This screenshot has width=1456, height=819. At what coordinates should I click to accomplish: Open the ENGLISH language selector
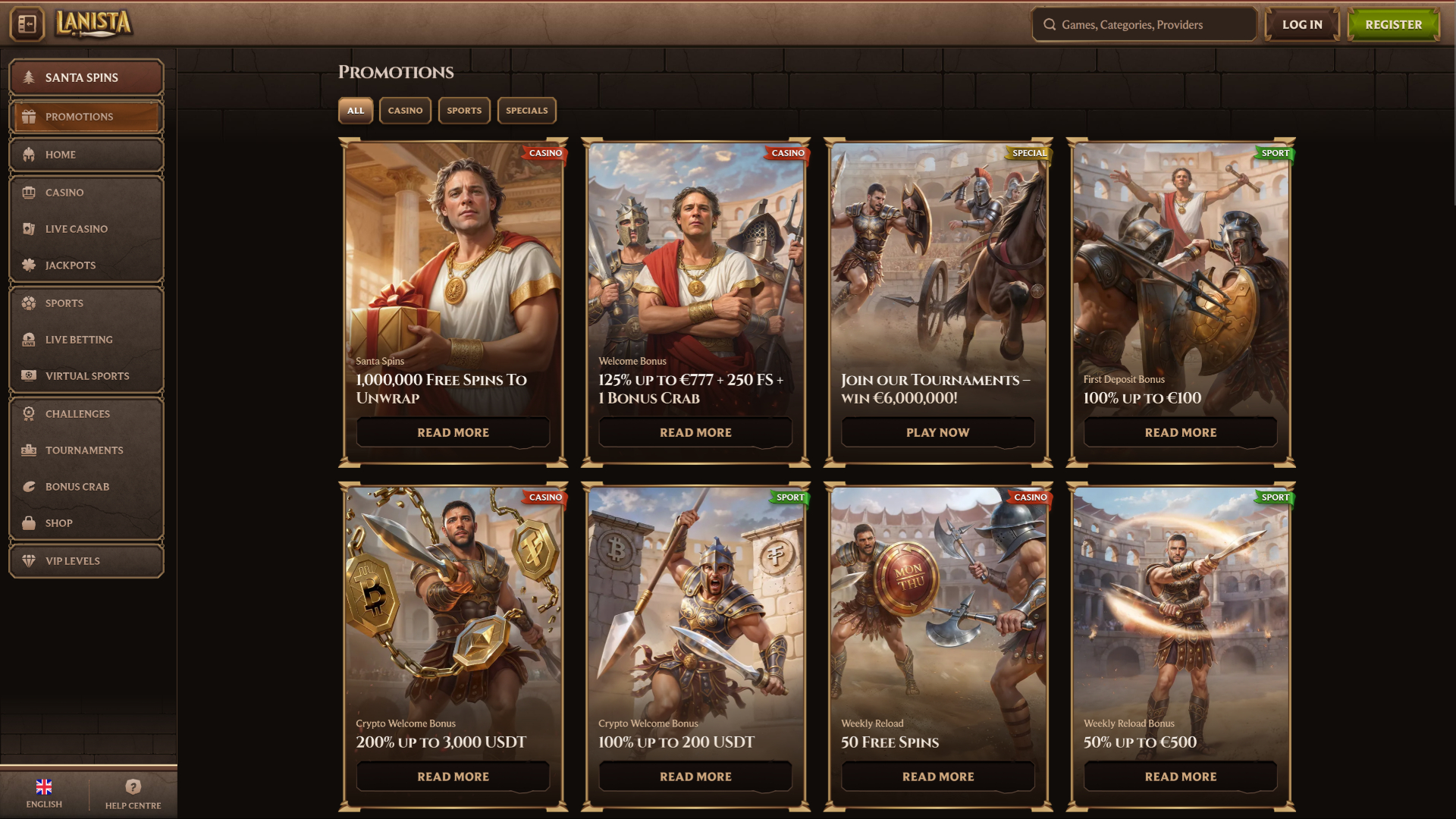click(44, 791)
